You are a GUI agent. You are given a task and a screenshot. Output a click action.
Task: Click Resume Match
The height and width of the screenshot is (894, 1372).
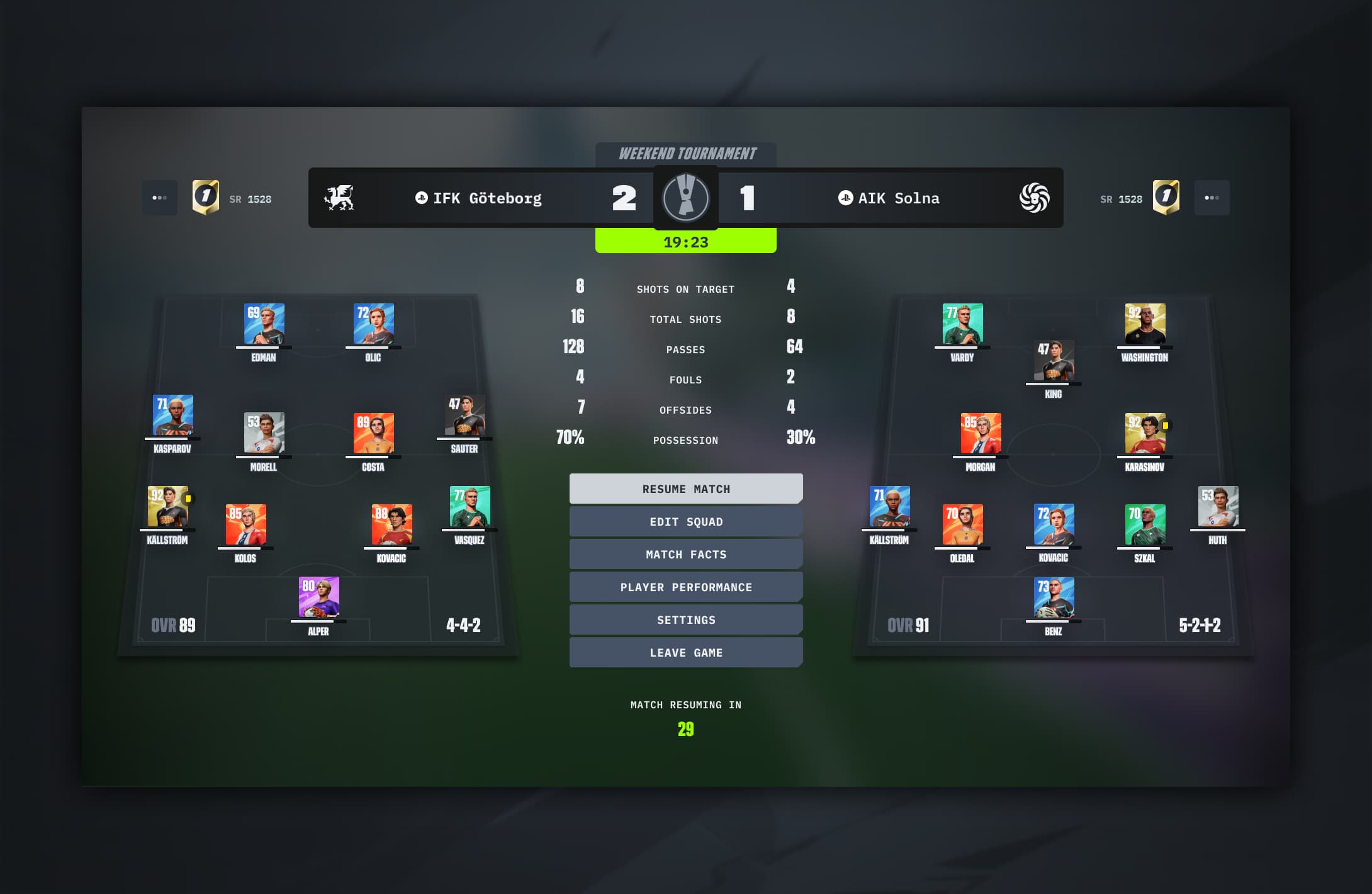pos(685,489)
